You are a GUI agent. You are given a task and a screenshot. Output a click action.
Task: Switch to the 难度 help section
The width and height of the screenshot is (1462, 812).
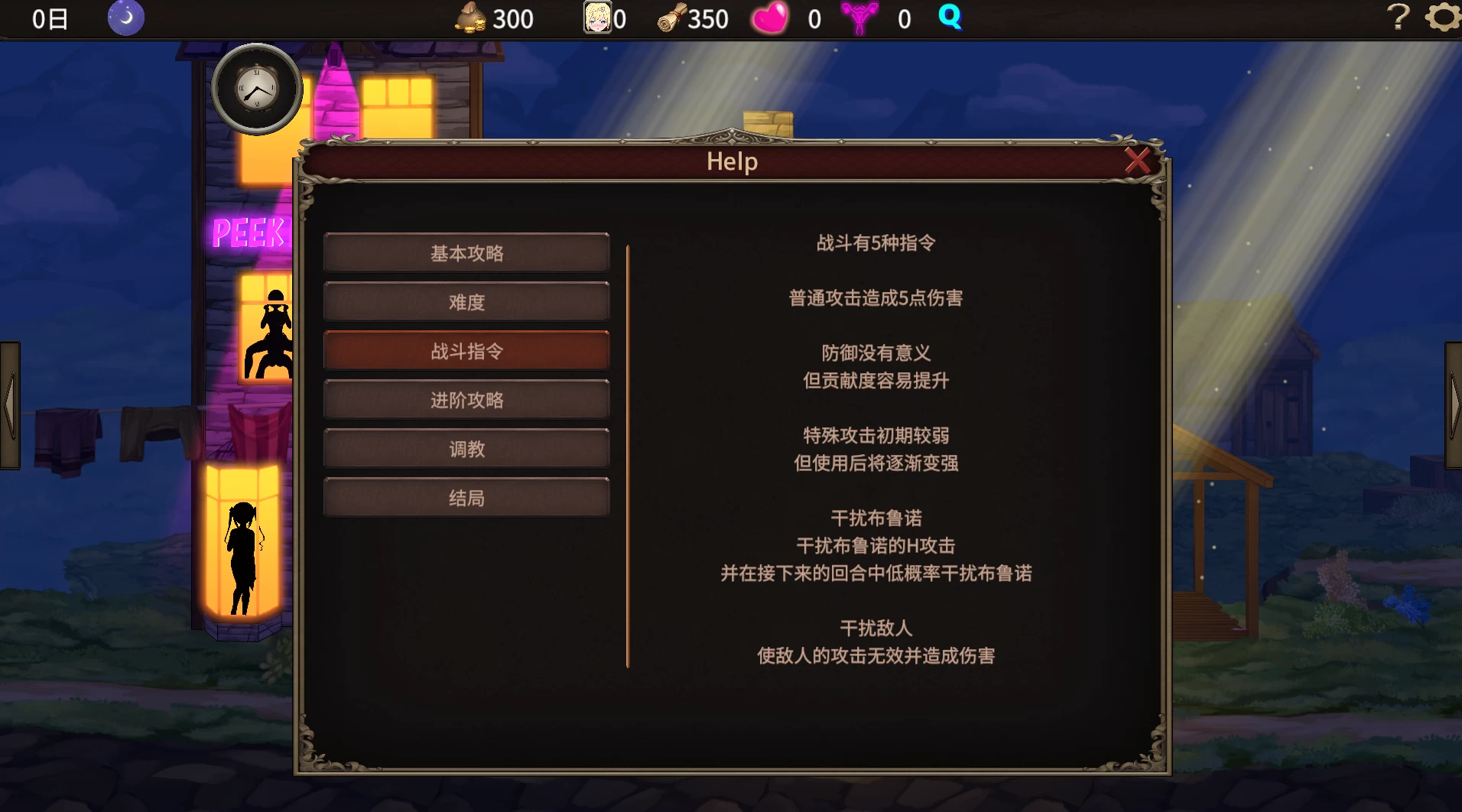(x=466, y=300)
